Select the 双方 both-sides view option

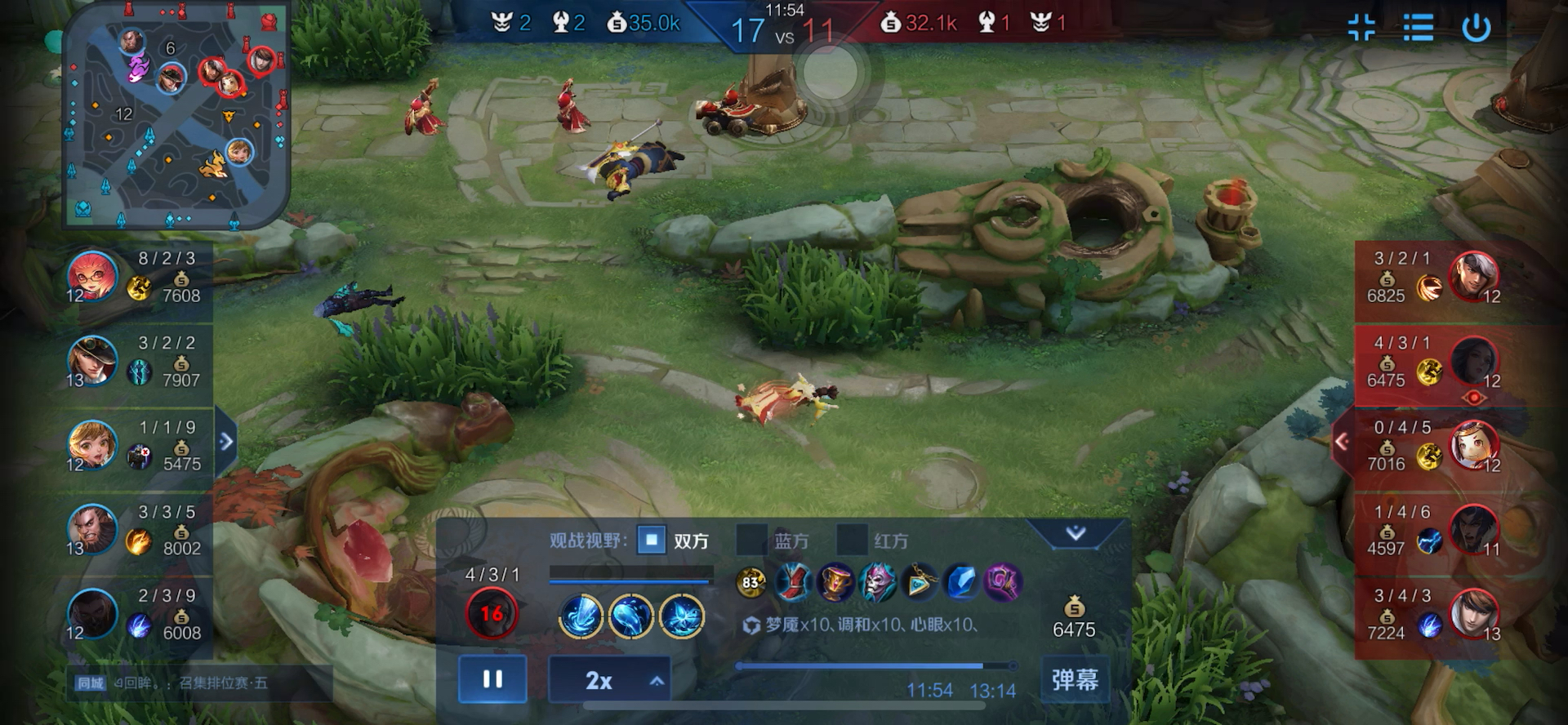coord(652,540)
